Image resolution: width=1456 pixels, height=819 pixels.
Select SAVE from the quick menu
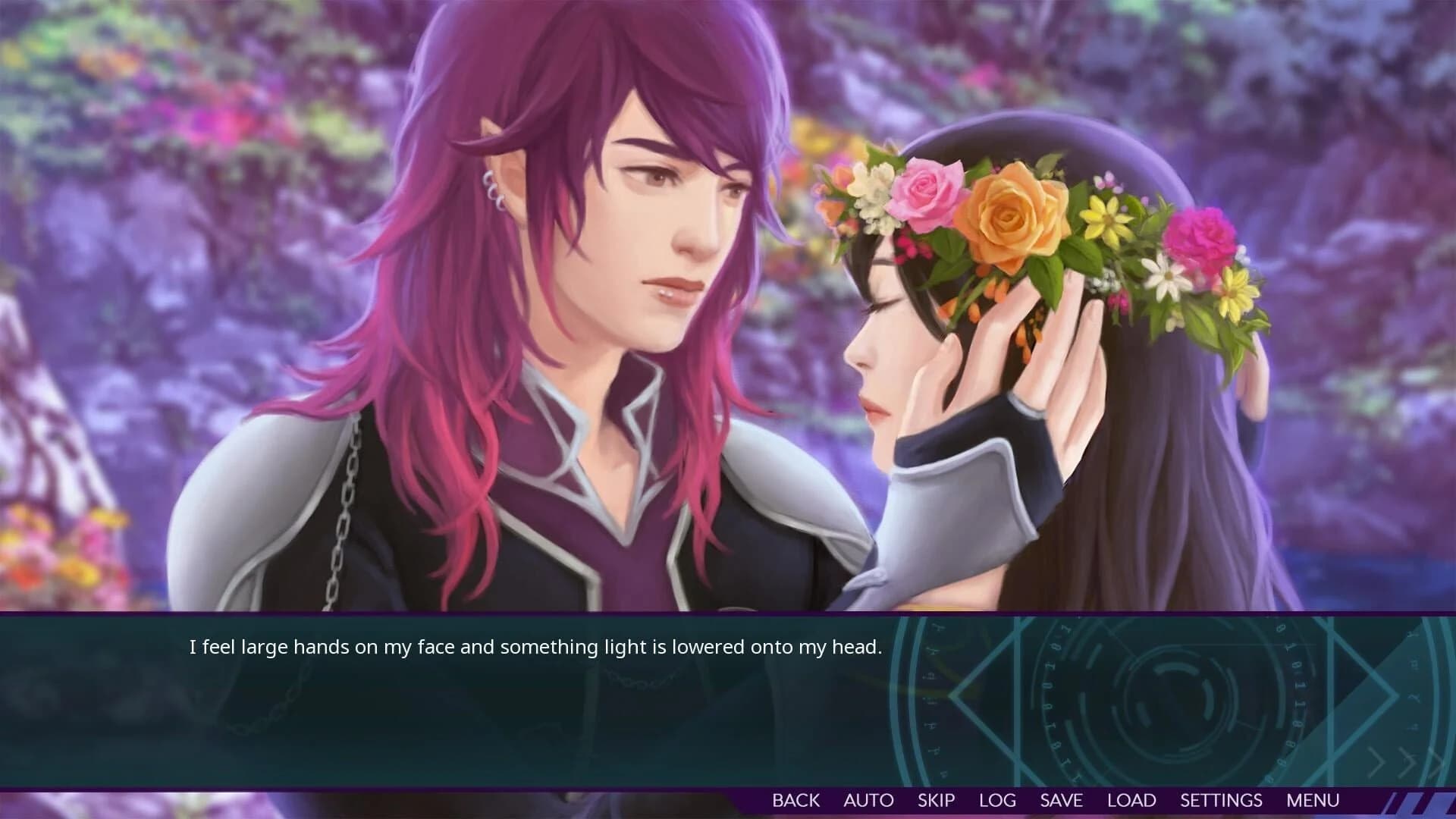(1062, 800)
